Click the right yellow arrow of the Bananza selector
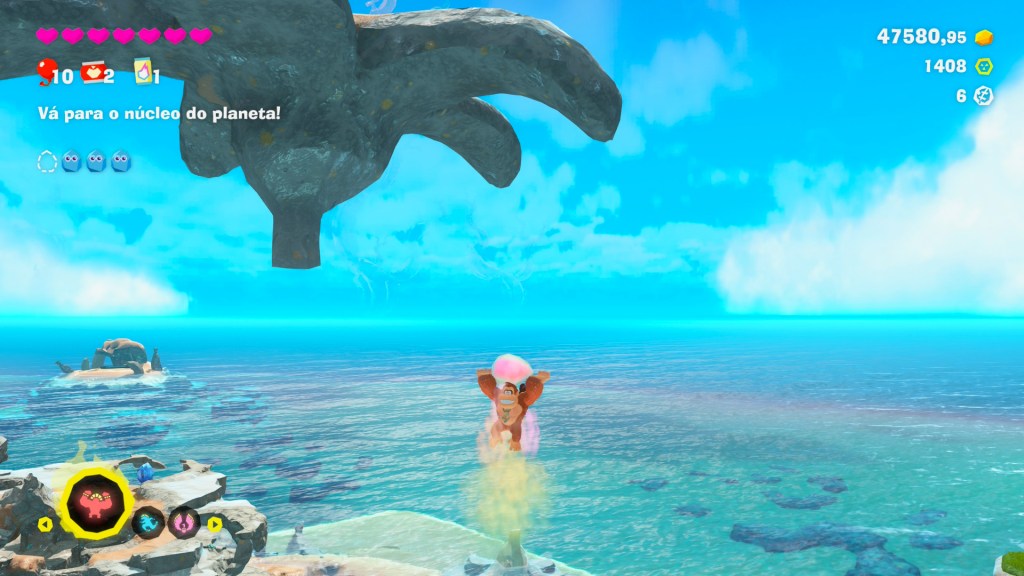 pyautogui.click(x=215, y=523)
